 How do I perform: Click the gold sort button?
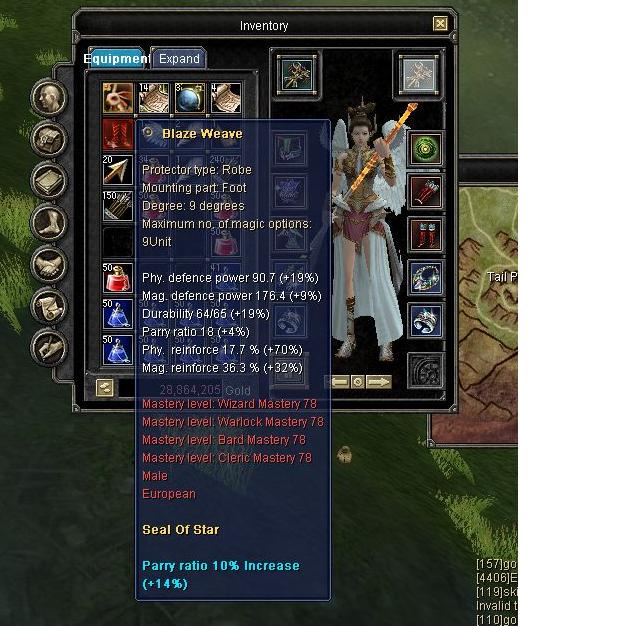[105, 388]
